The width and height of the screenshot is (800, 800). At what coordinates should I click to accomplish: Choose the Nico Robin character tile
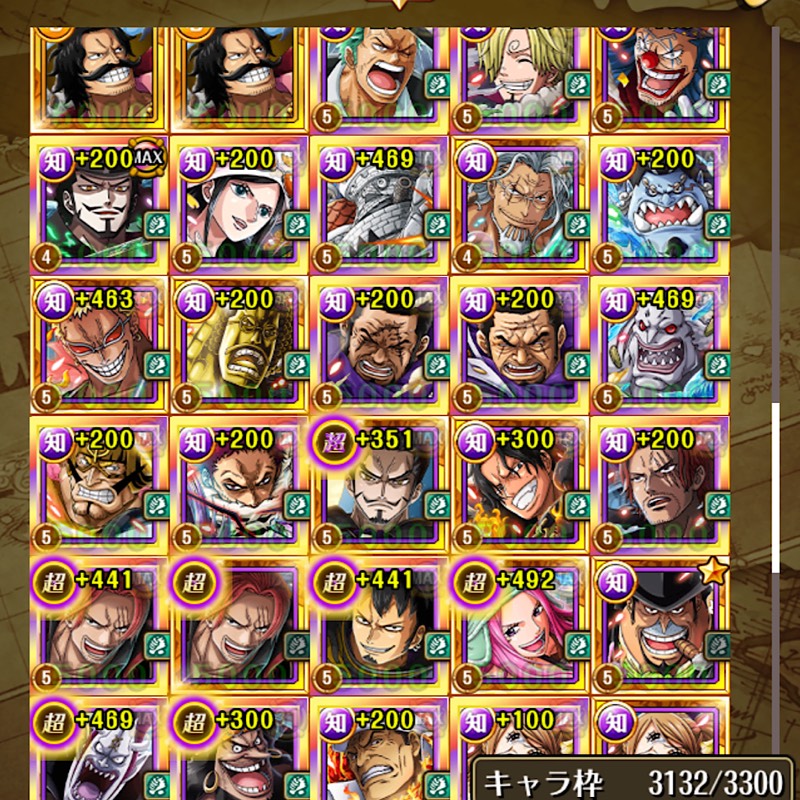(239, 205)
